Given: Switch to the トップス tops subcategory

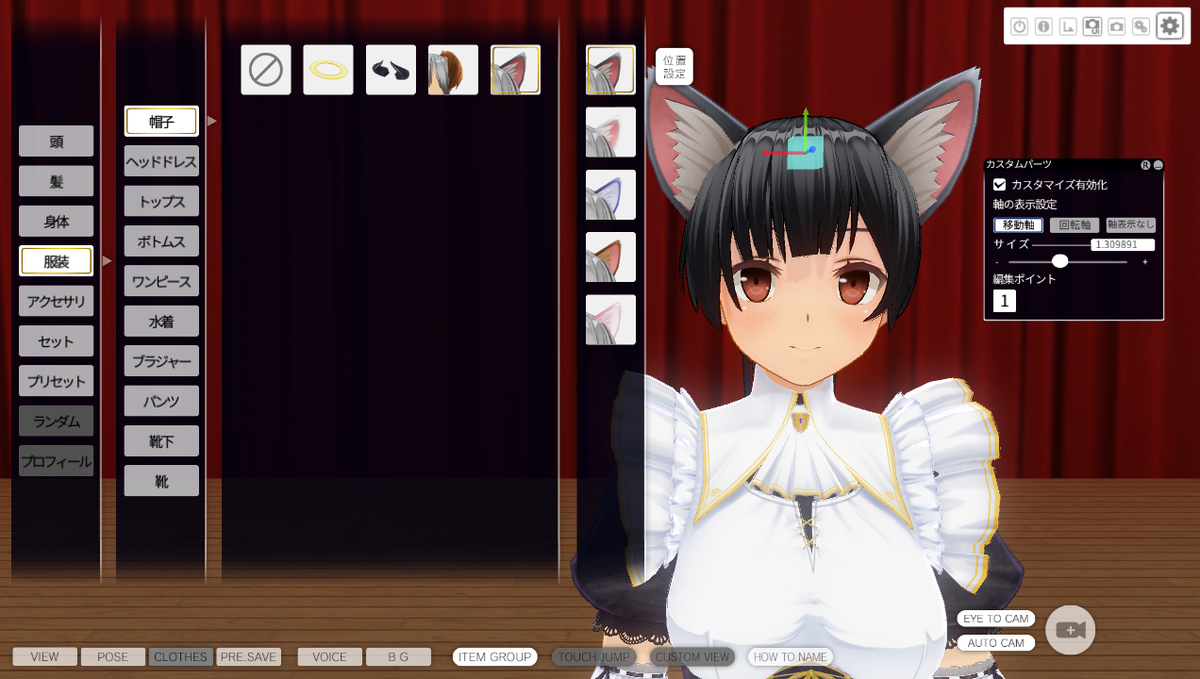Looking at the screenshot, I should point(161,201).
